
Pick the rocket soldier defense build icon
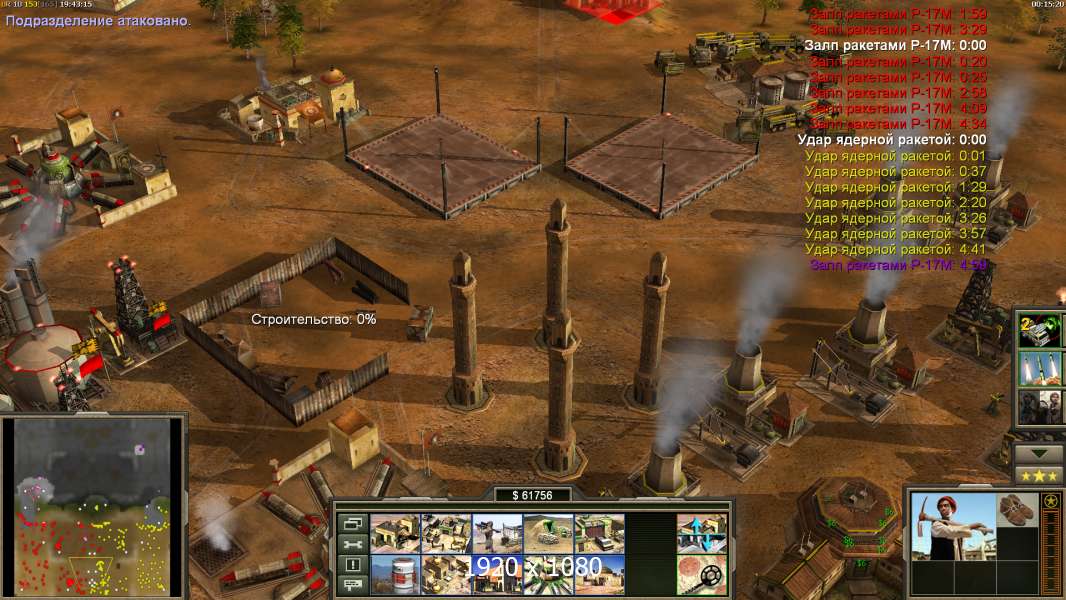coord(497,533)
